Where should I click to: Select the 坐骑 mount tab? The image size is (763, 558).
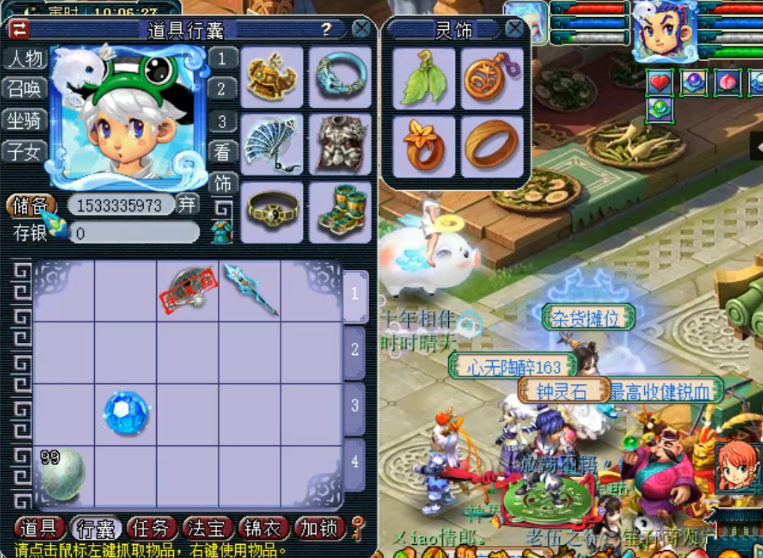pyautogui.click(x=25, y=121)
